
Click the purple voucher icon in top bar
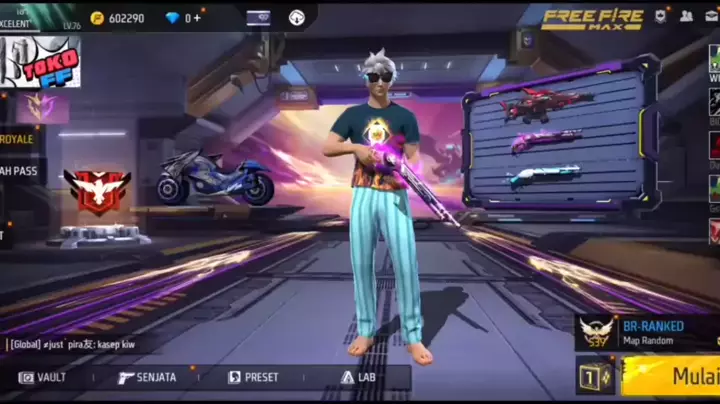pyautogui.click(x=258, y=18)
